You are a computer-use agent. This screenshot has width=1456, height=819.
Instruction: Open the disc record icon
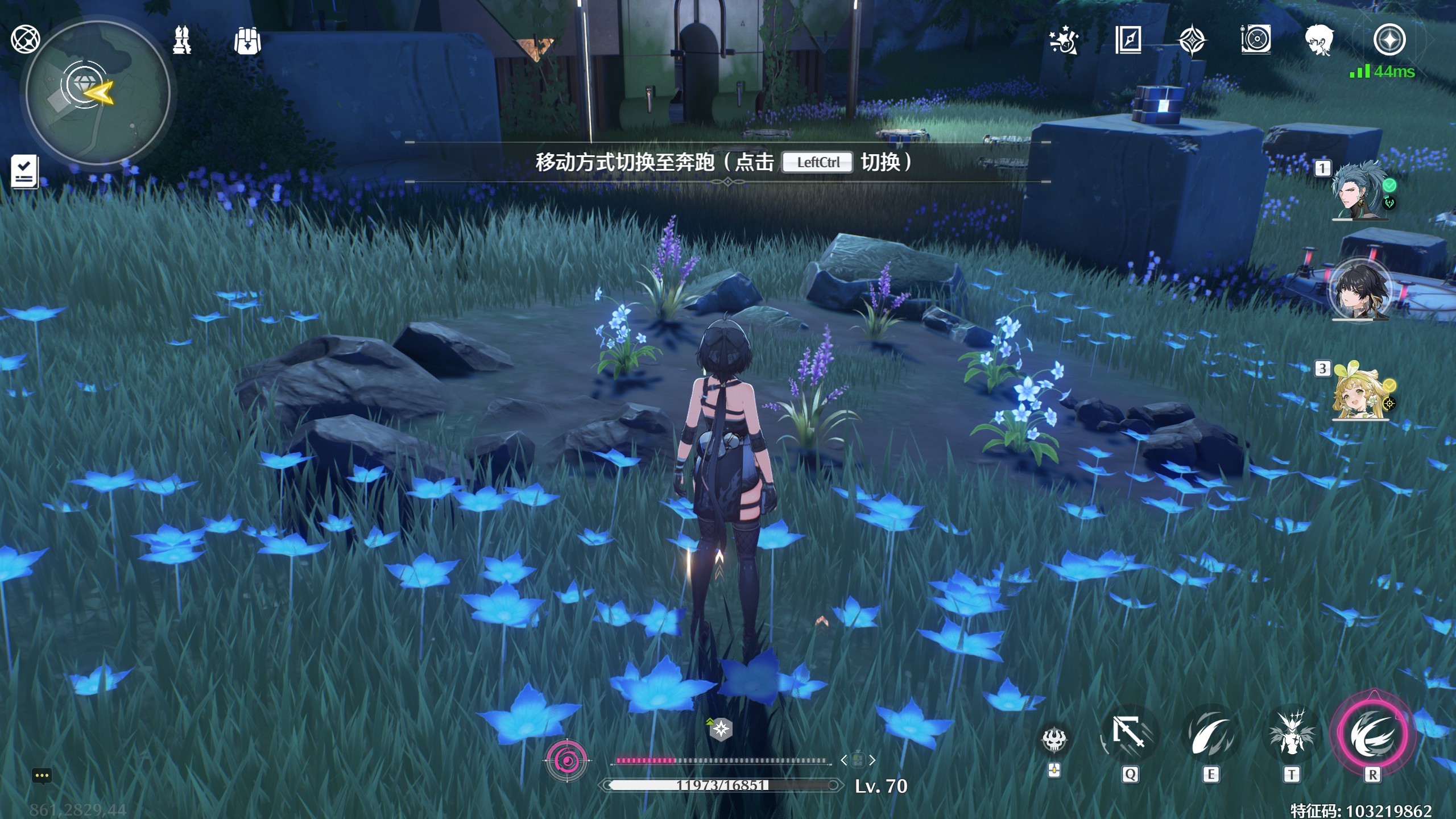coord(1256,40)
